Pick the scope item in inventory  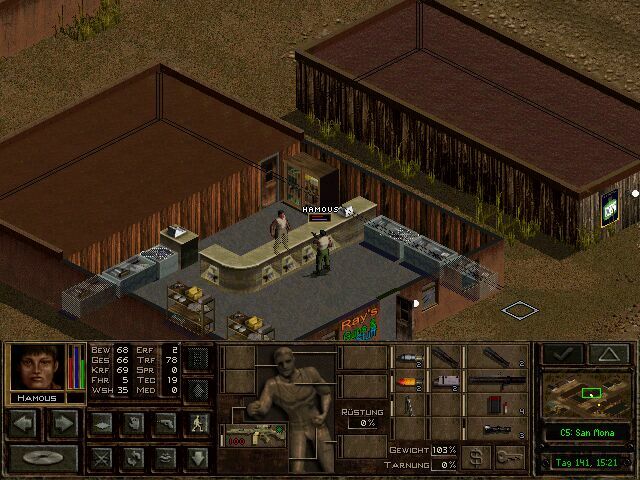pos(497,430)
